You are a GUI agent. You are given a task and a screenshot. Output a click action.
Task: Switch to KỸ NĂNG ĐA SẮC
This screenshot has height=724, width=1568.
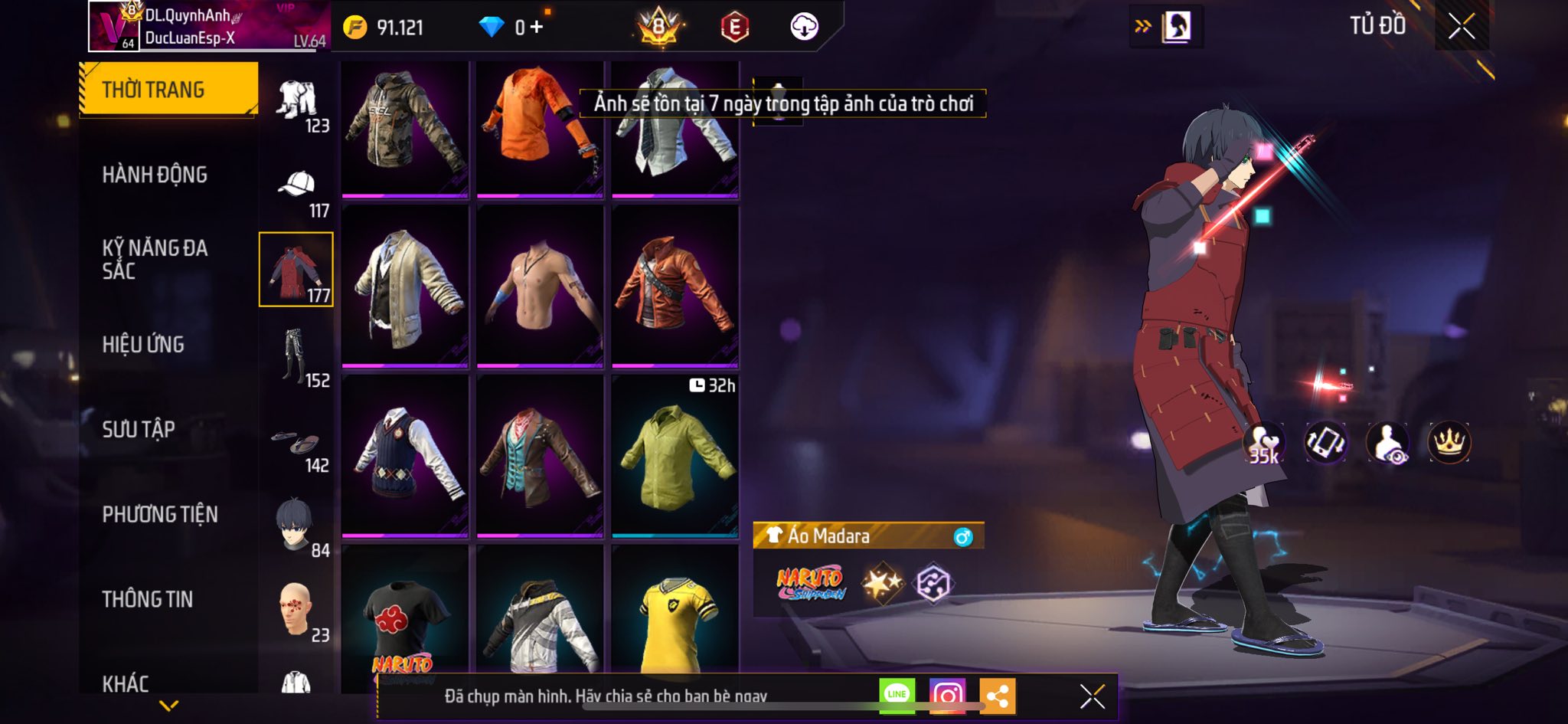(x=155, y=259)
